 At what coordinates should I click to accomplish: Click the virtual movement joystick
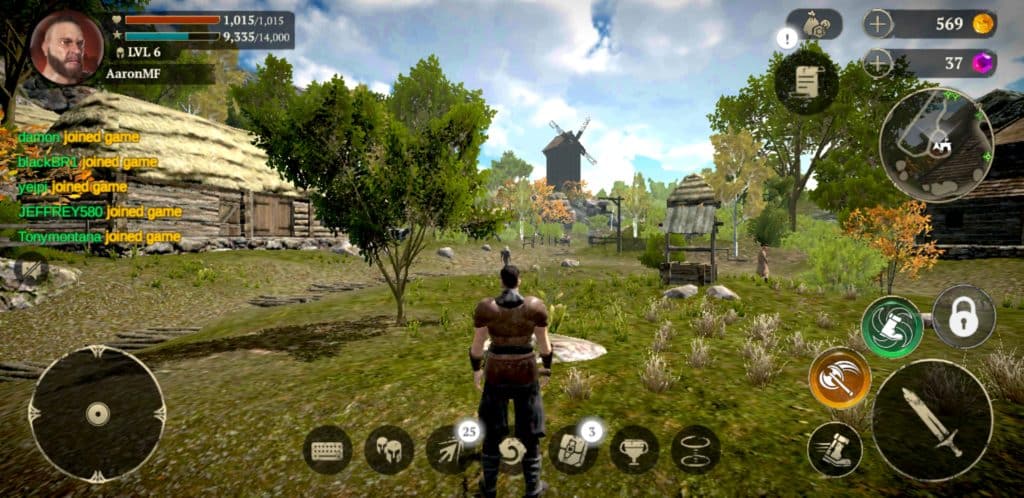pyautogui.click(x=97, y=413)
